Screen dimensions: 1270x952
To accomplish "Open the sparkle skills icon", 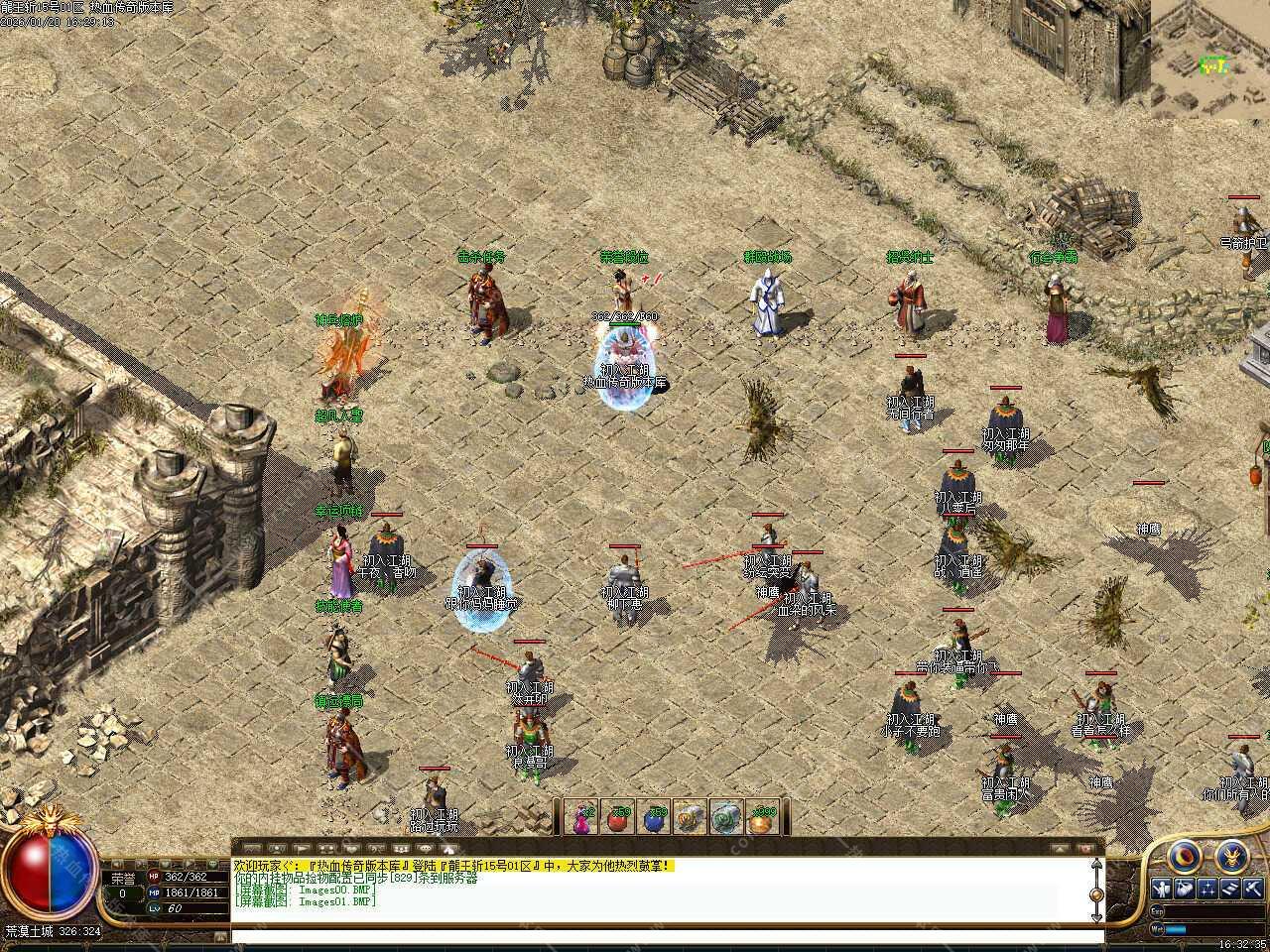I will point(1208,888).
